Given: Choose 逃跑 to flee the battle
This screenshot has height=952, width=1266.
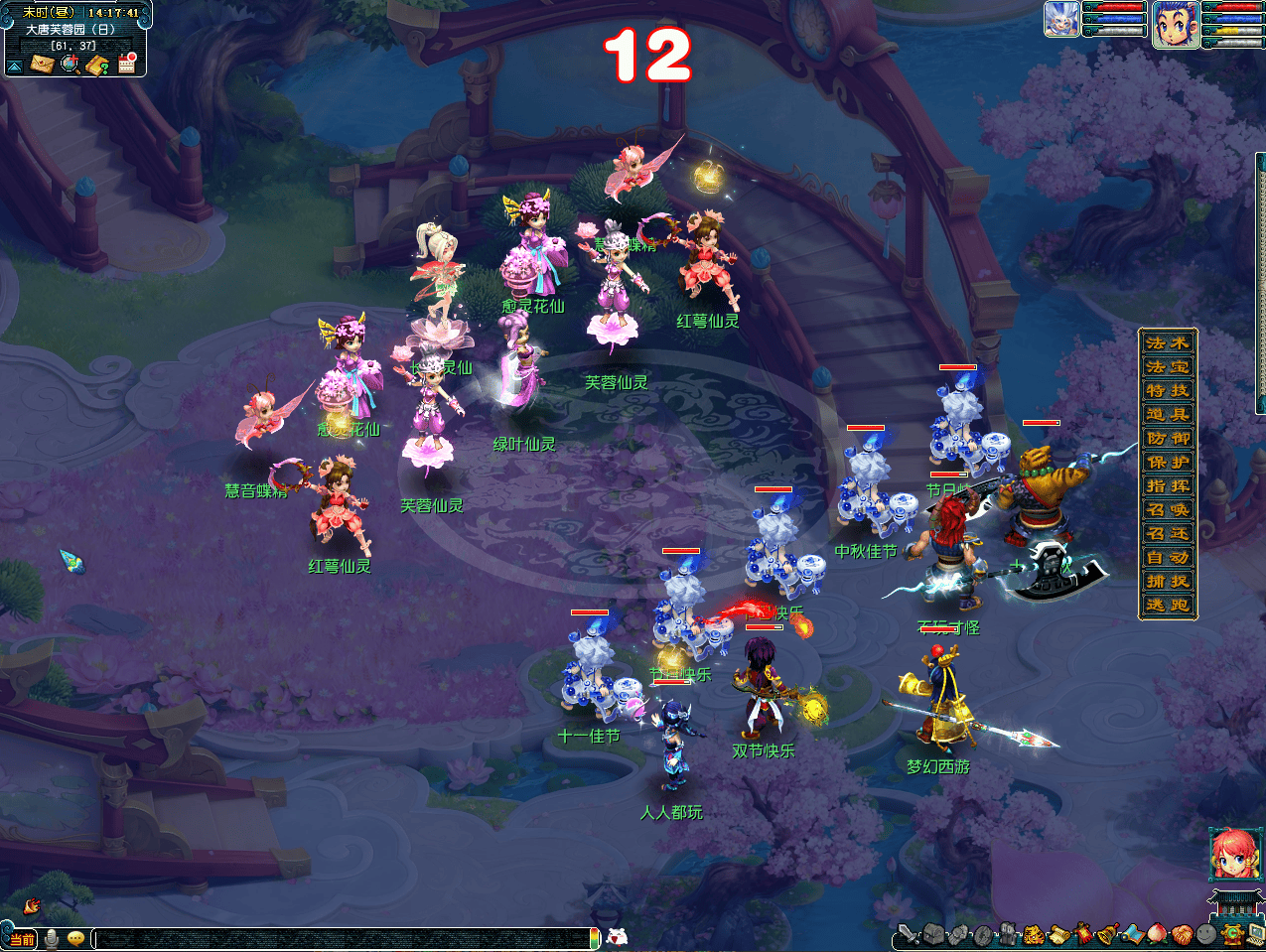Looking at the screenshot, I should point(1168,605).
